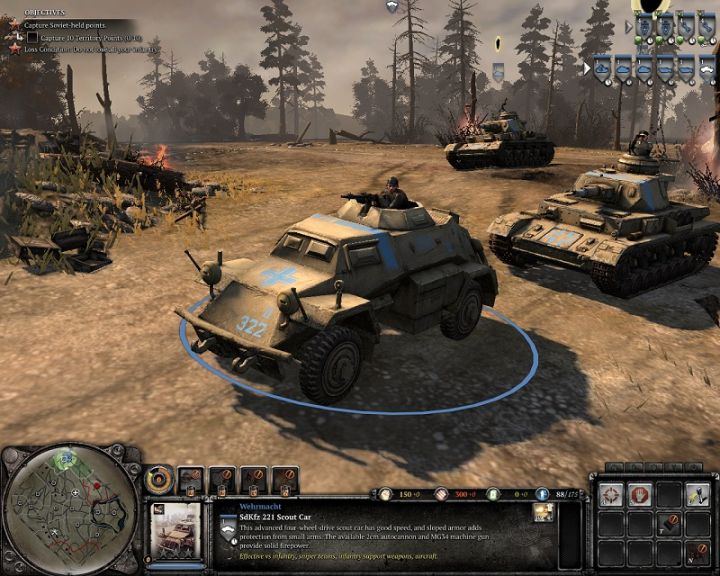Select the SdKfz 221 Scout Car portrait
The width and height of the screenshot is (720, 576).
click(x=177, y=527)
